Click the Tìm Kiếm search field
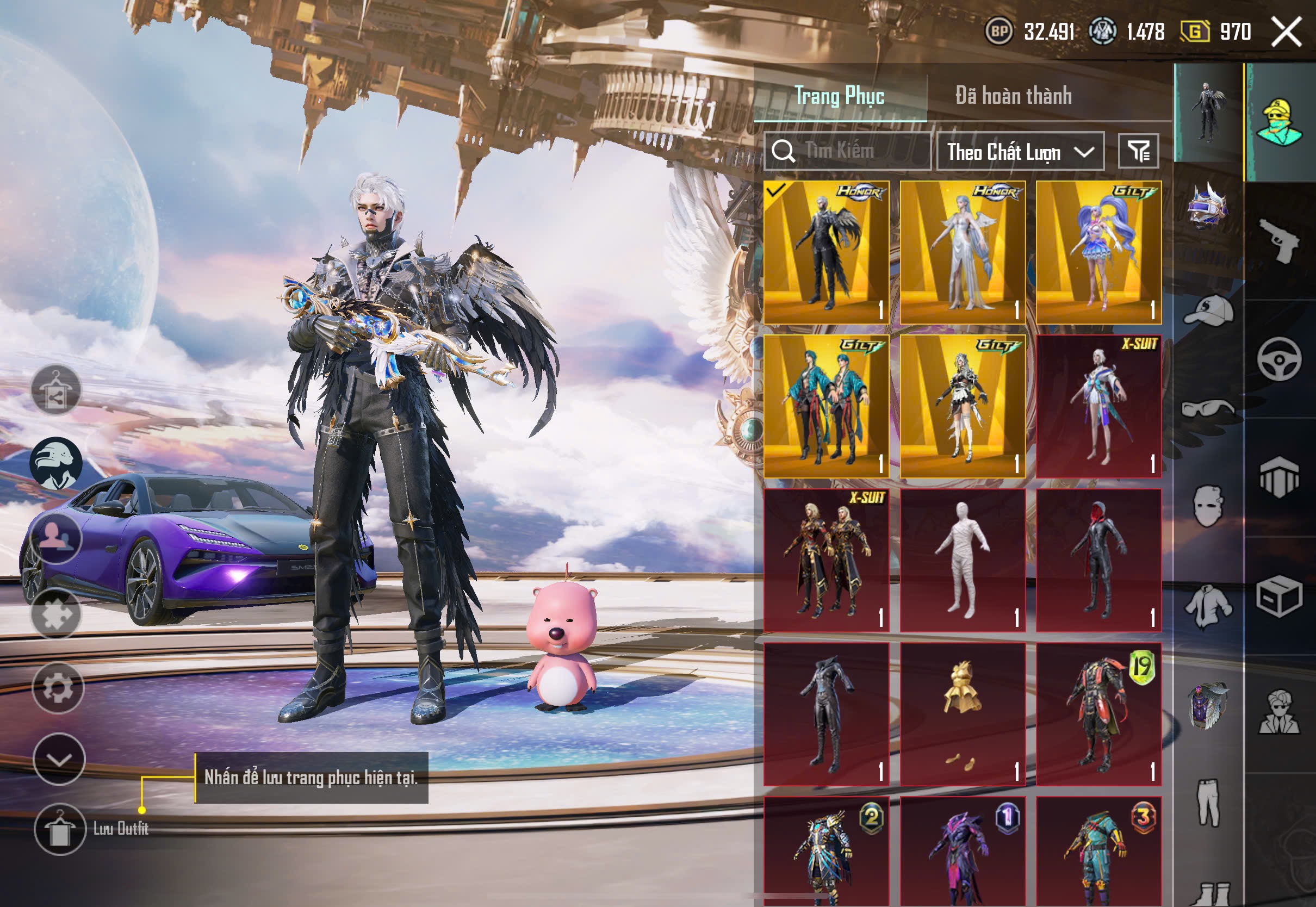The width and height of the screenshot is (1316, 907). click(x=847, y=151)
